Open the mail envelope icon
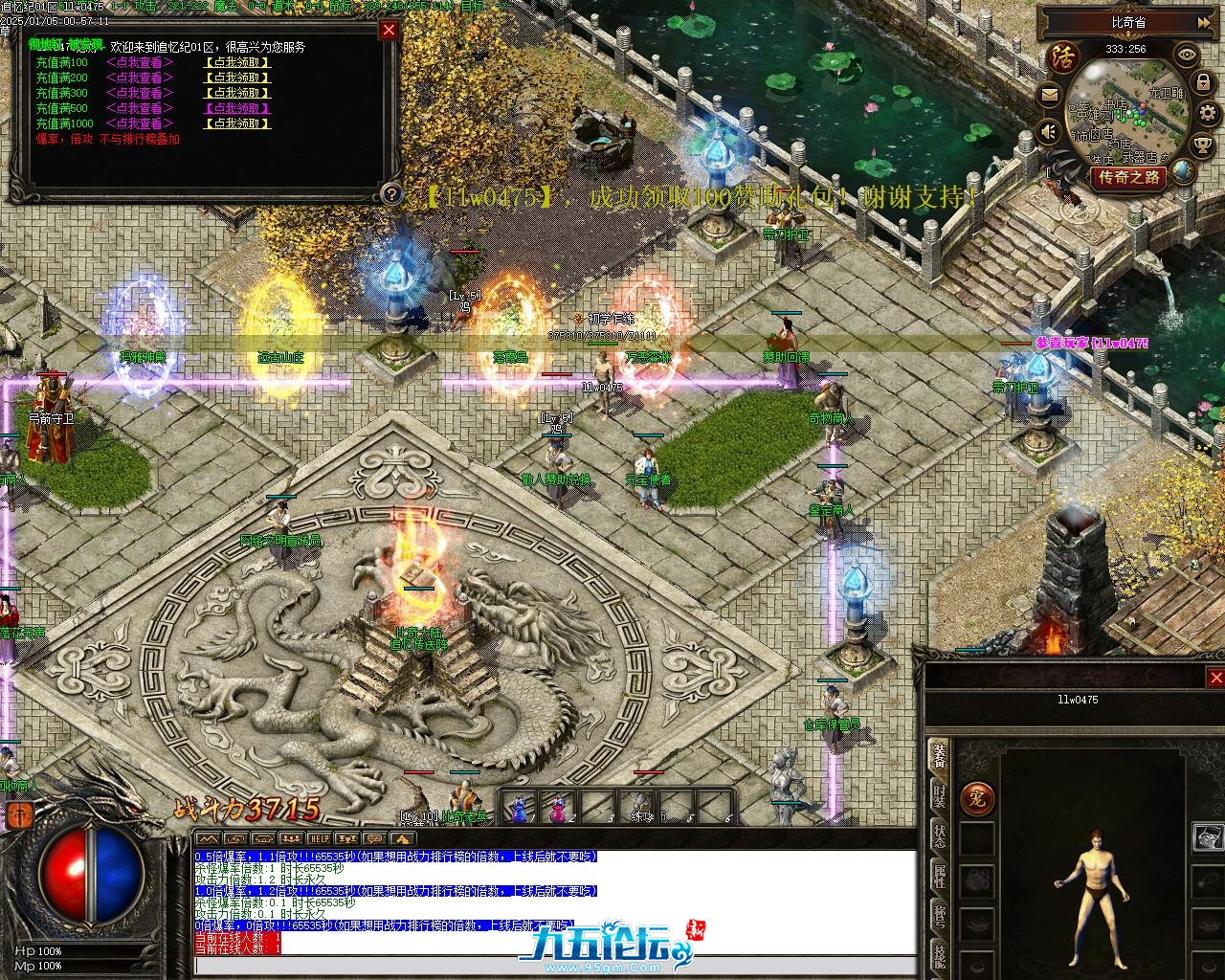This screenshot has width=1225, height=980. (x=1049, y=95)
